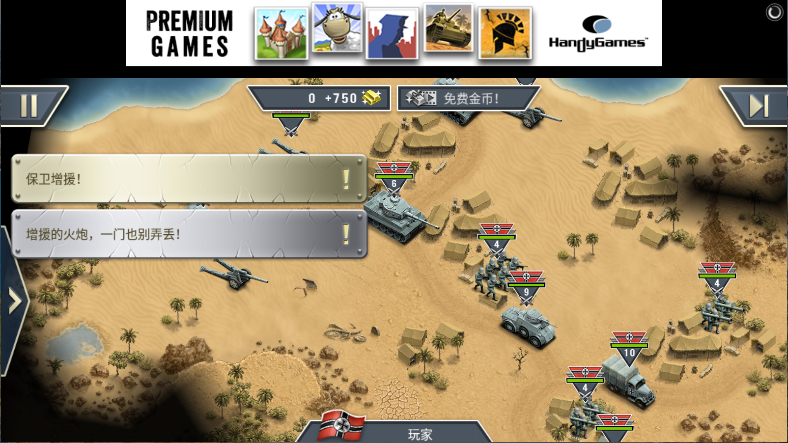Open the Spartan helmet game ad thumbnail
The width and height of the screenshot is (788, 443).
coord(504,33)
